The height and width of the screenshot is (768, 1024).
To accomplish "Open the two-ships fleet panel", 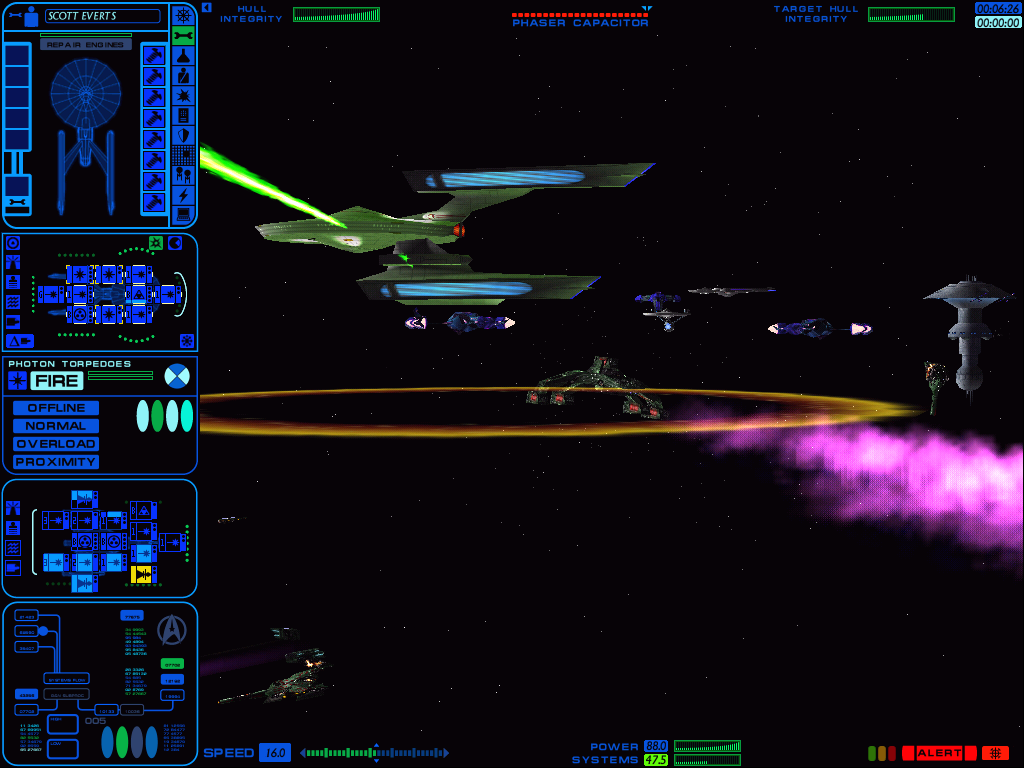I will (183, 174).
